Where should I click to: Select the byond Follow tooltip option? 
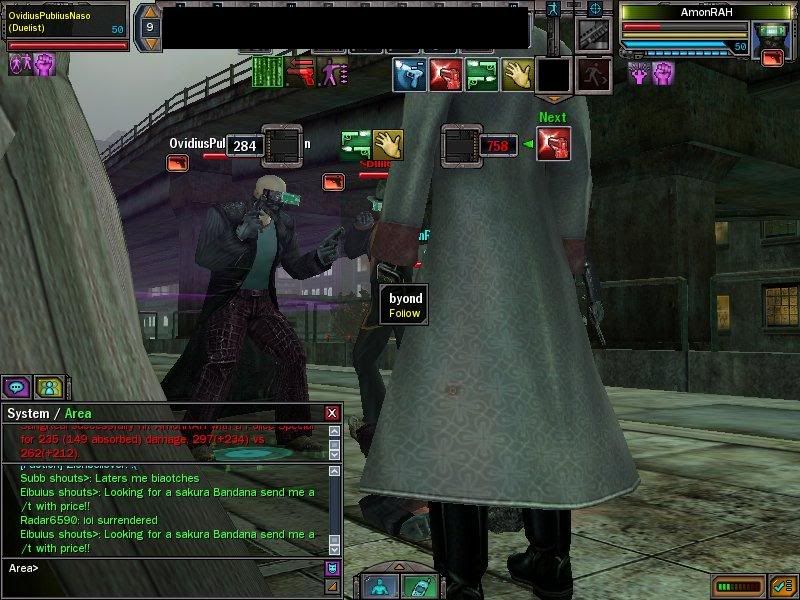point(405,313)
